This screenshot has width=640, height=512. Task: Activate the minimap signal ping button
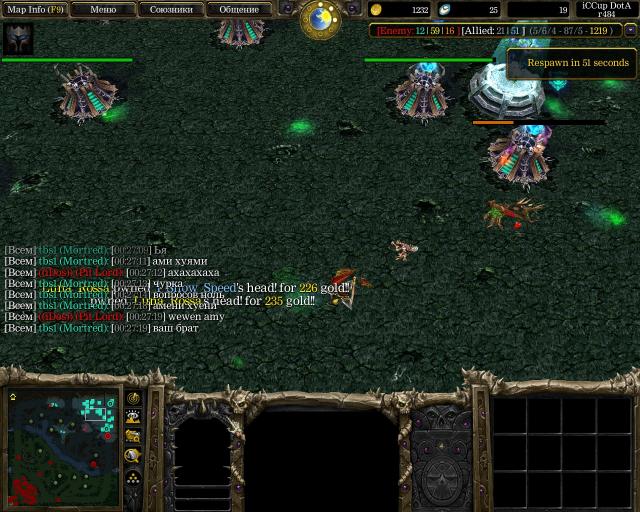(x=133, y=399)
